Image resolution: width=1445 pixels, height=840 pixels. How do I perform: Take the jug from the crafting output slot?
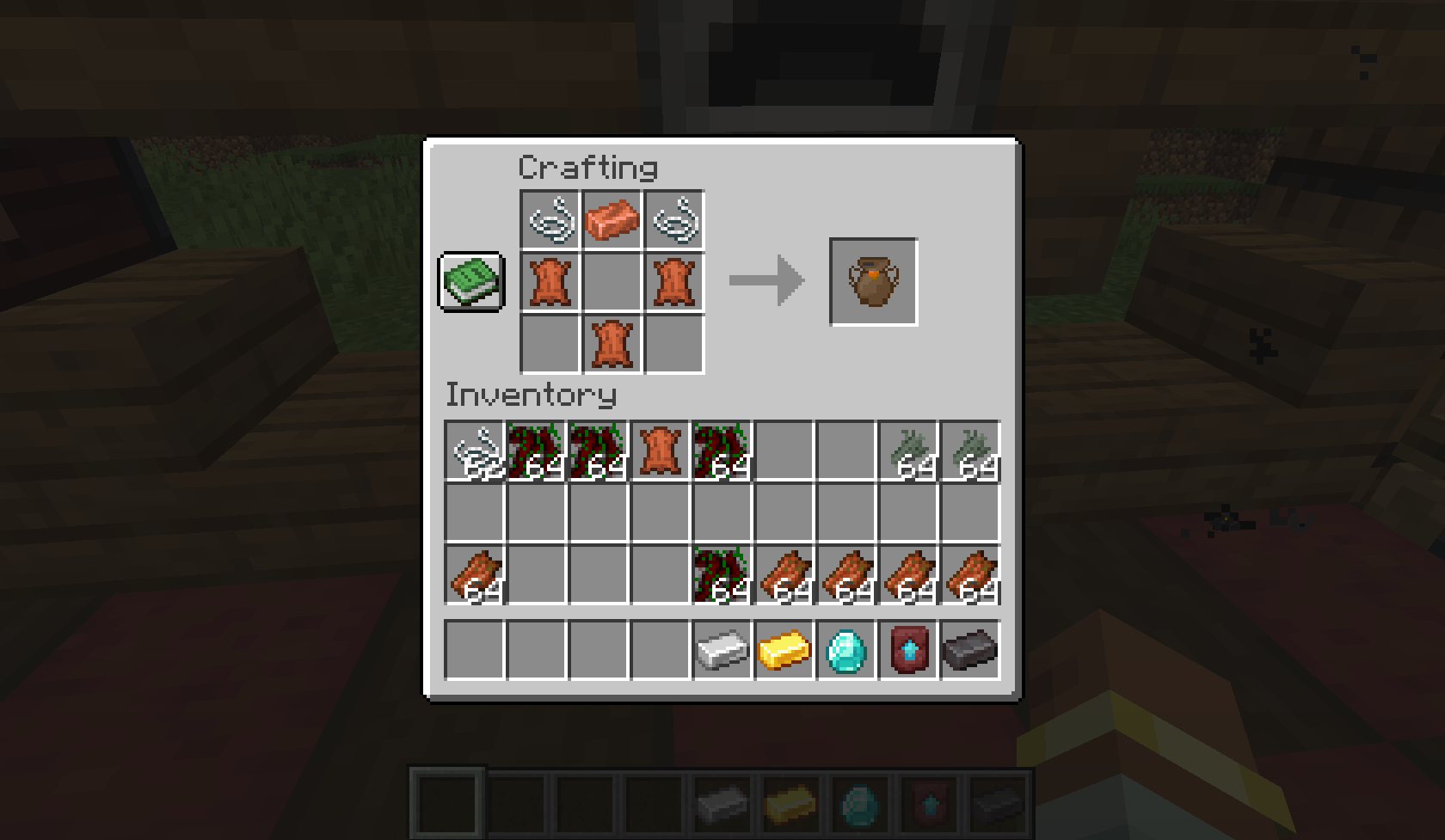(873, 281)
